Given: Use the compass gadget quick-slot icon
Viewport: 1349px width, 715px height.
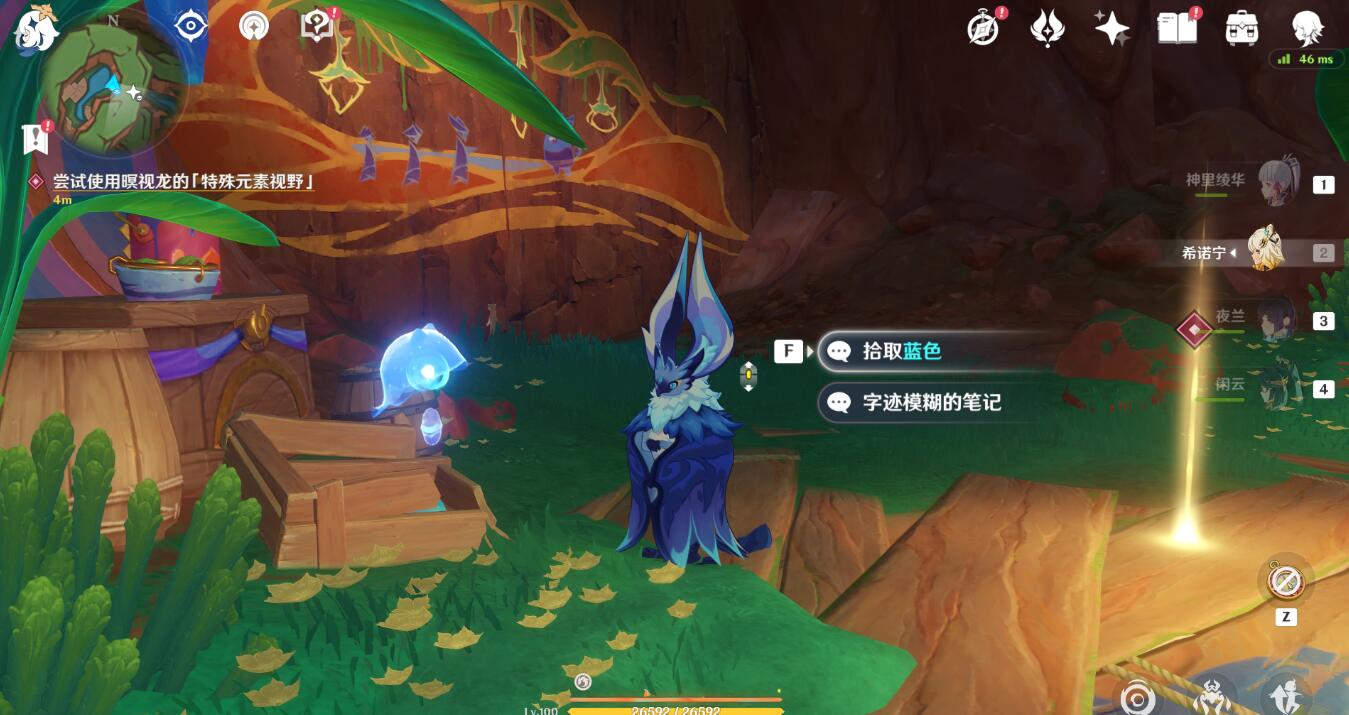Looking at the screenshot, I should [1285, 581].
